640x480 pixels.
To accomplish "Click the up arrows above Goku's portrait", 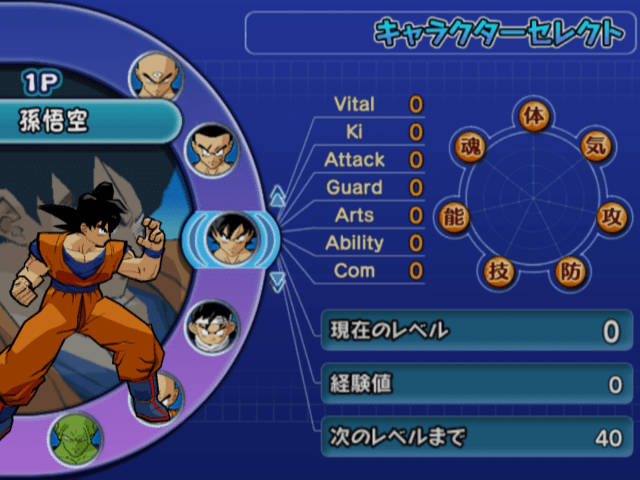I will pyautogui.click(x=278, y=197).
